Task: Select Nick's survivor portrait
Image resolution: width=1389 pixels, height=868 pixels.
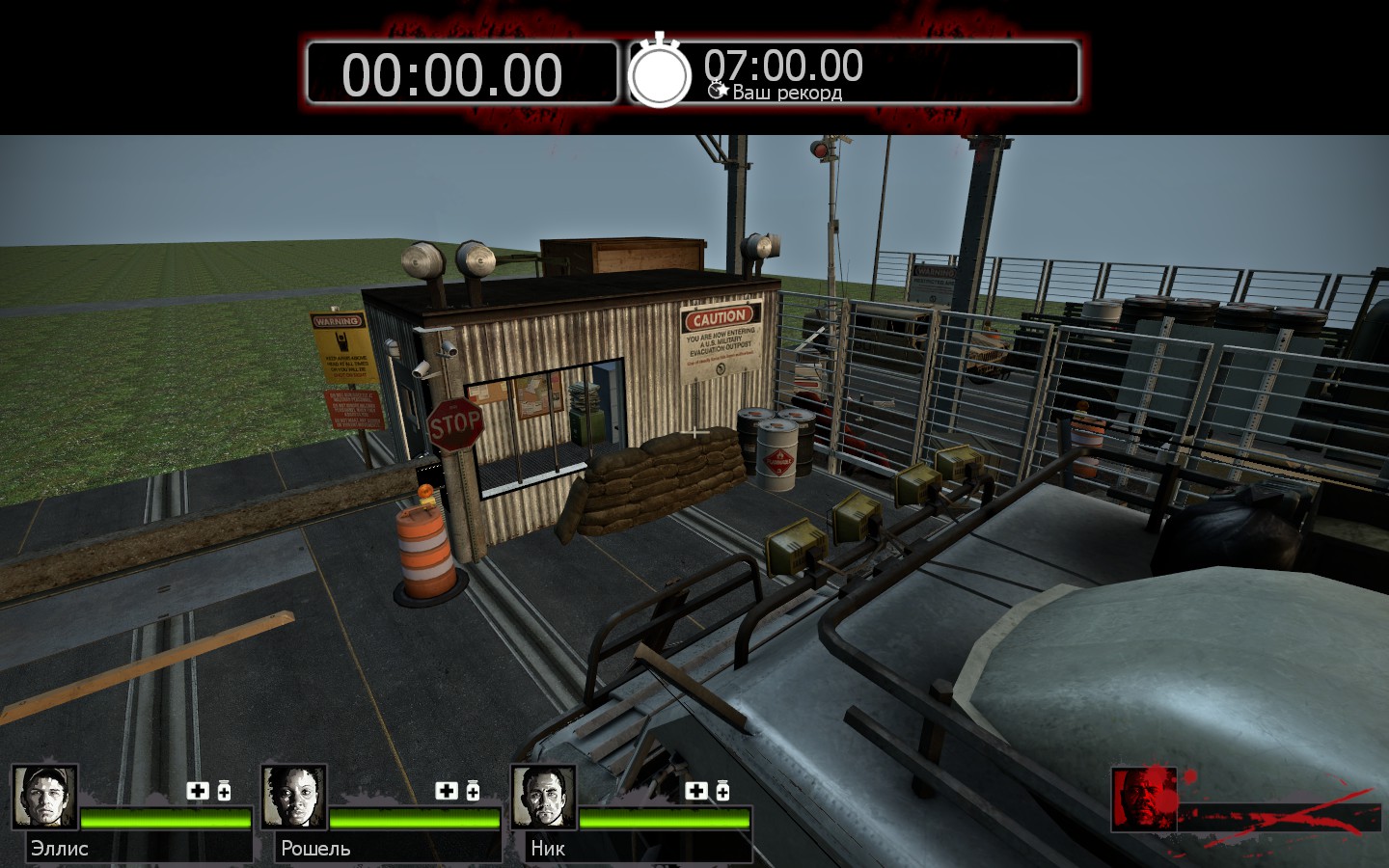Action: coord(544,797)
